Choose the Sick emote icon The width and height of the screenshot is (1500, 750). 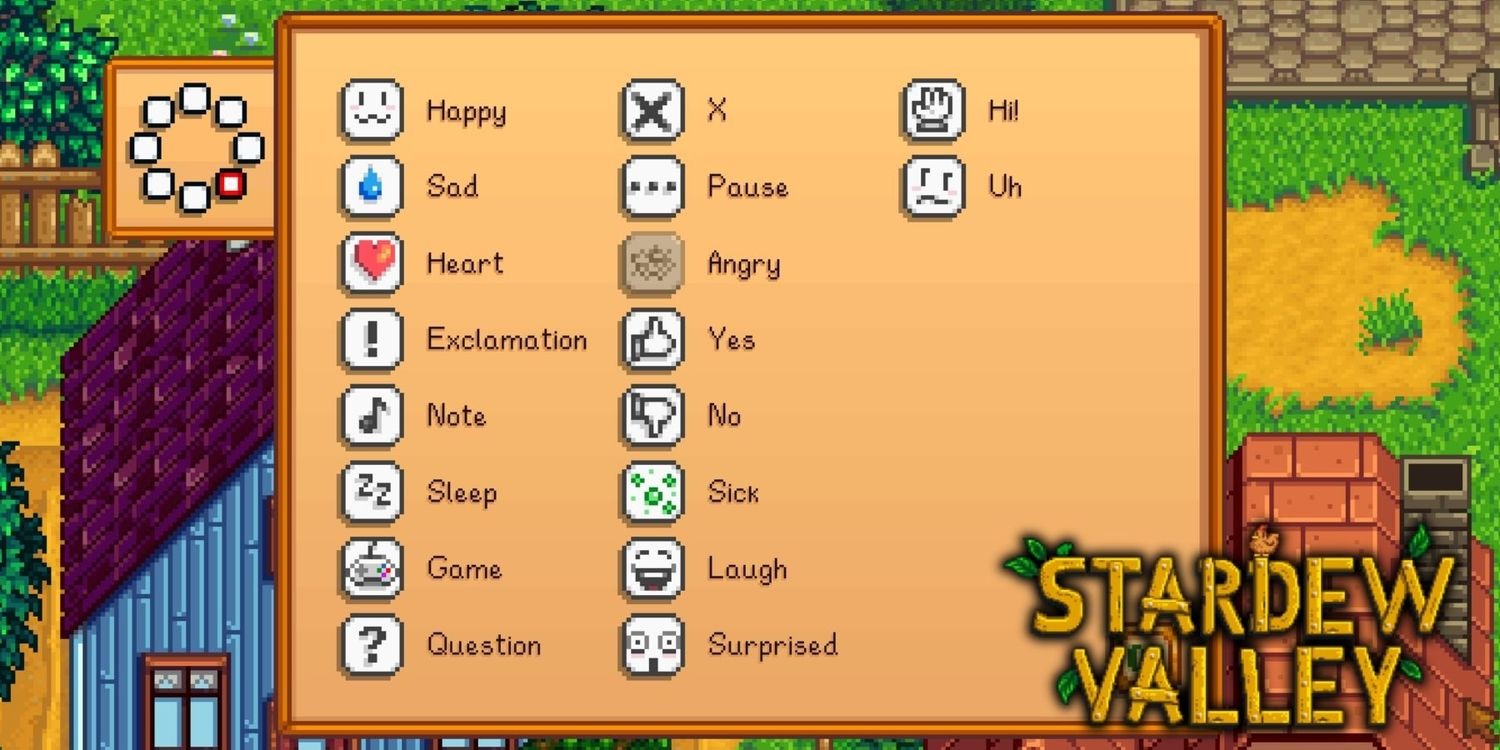[x=651, y=492]
